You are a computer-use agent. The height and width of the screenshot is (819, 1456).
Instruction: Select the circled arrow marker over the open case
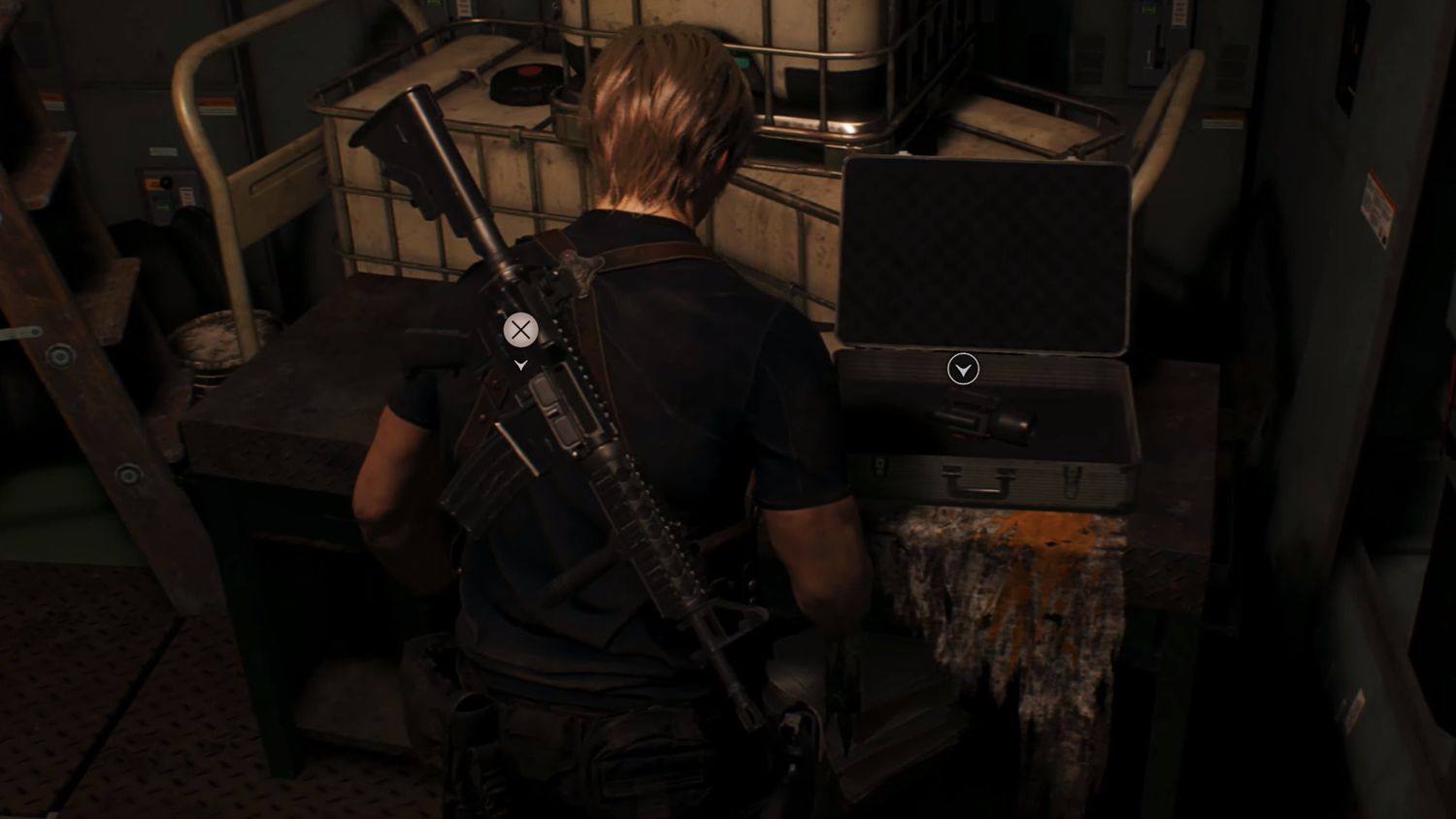point(963,370)
